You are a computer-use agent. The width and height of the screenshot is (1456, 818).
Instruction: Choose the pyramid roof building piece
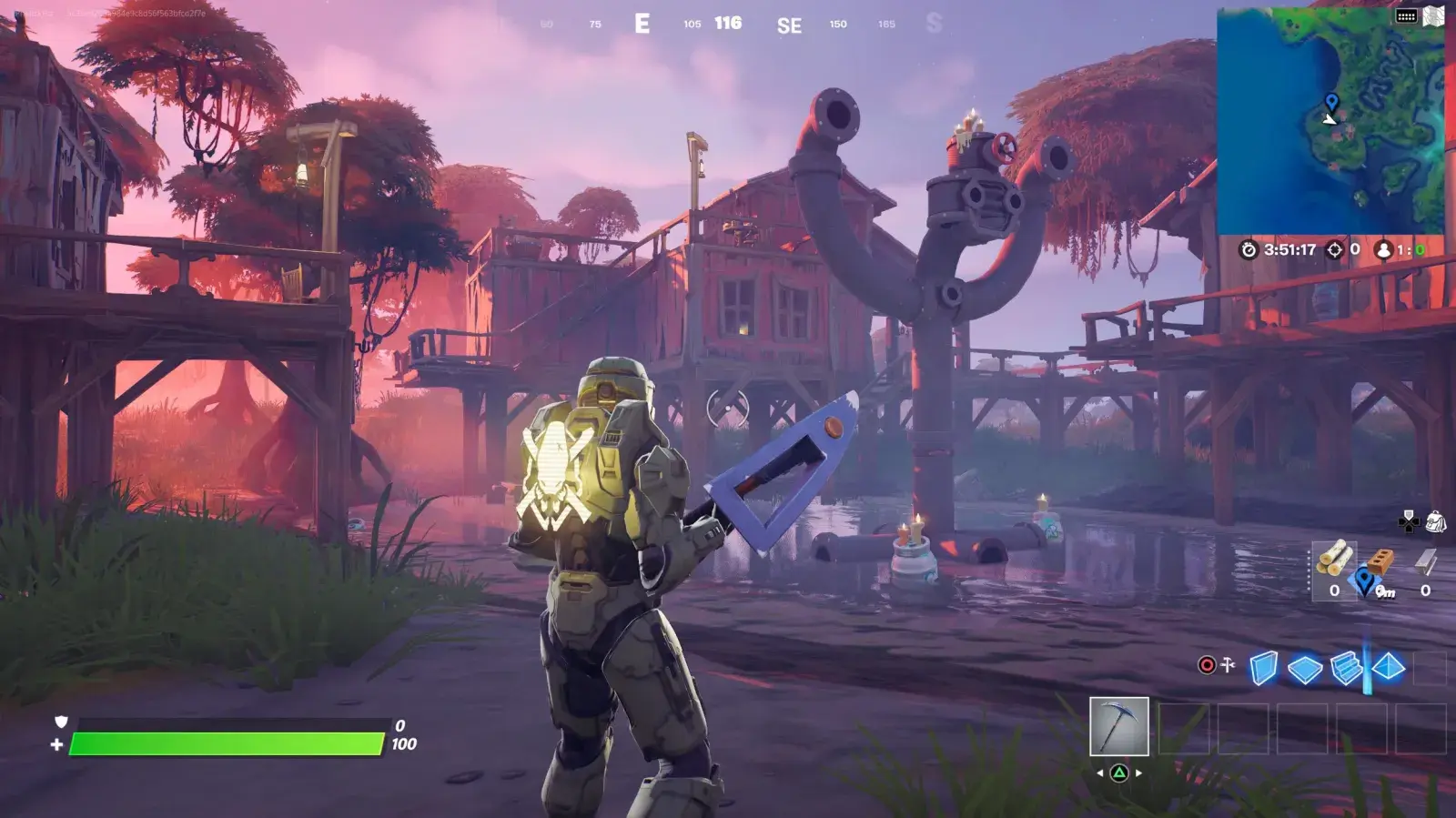coord(1388,668)
